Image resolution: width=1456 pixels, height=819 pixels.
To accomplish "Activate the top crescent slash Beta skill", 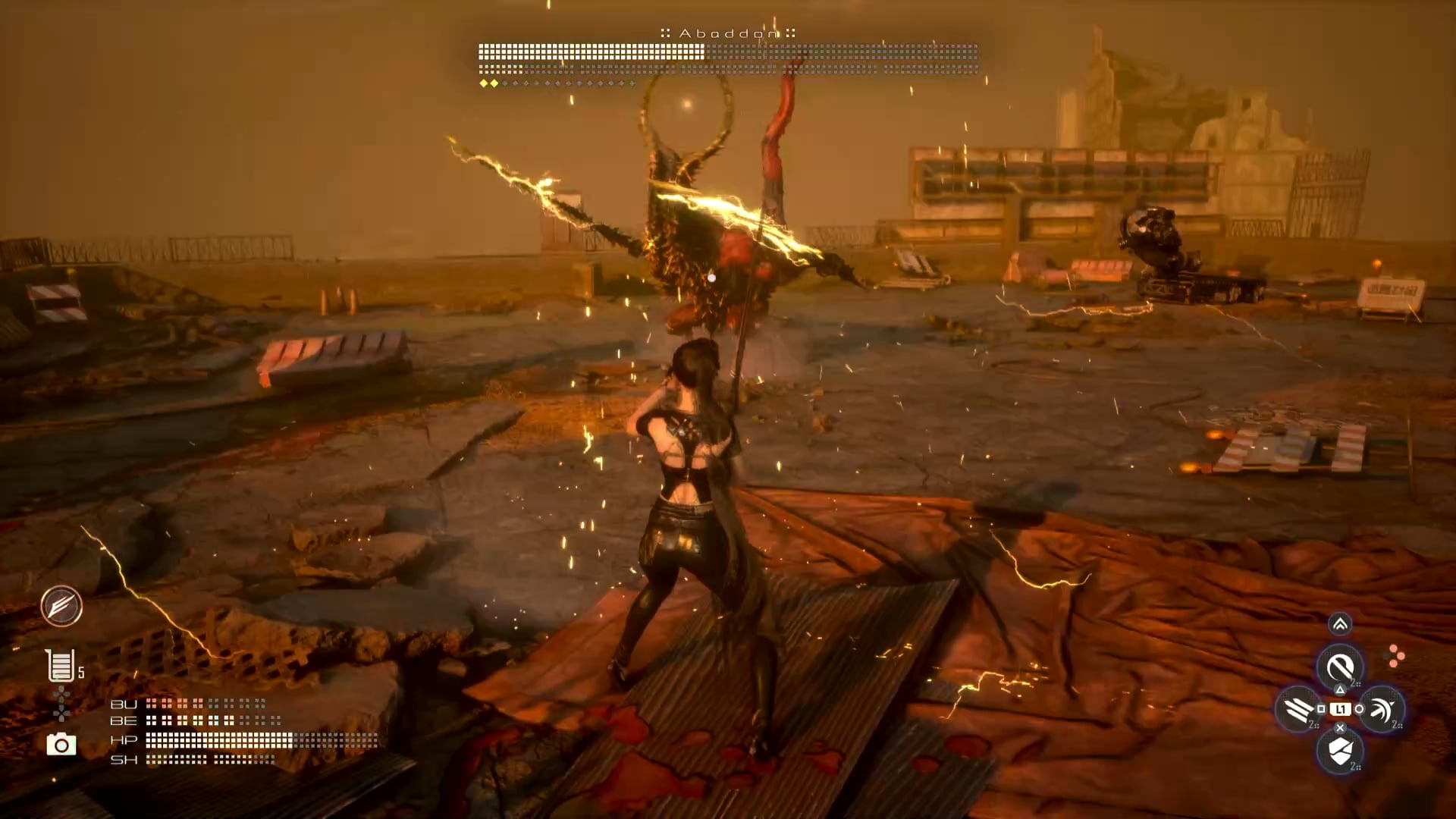I will point(1340,667).
